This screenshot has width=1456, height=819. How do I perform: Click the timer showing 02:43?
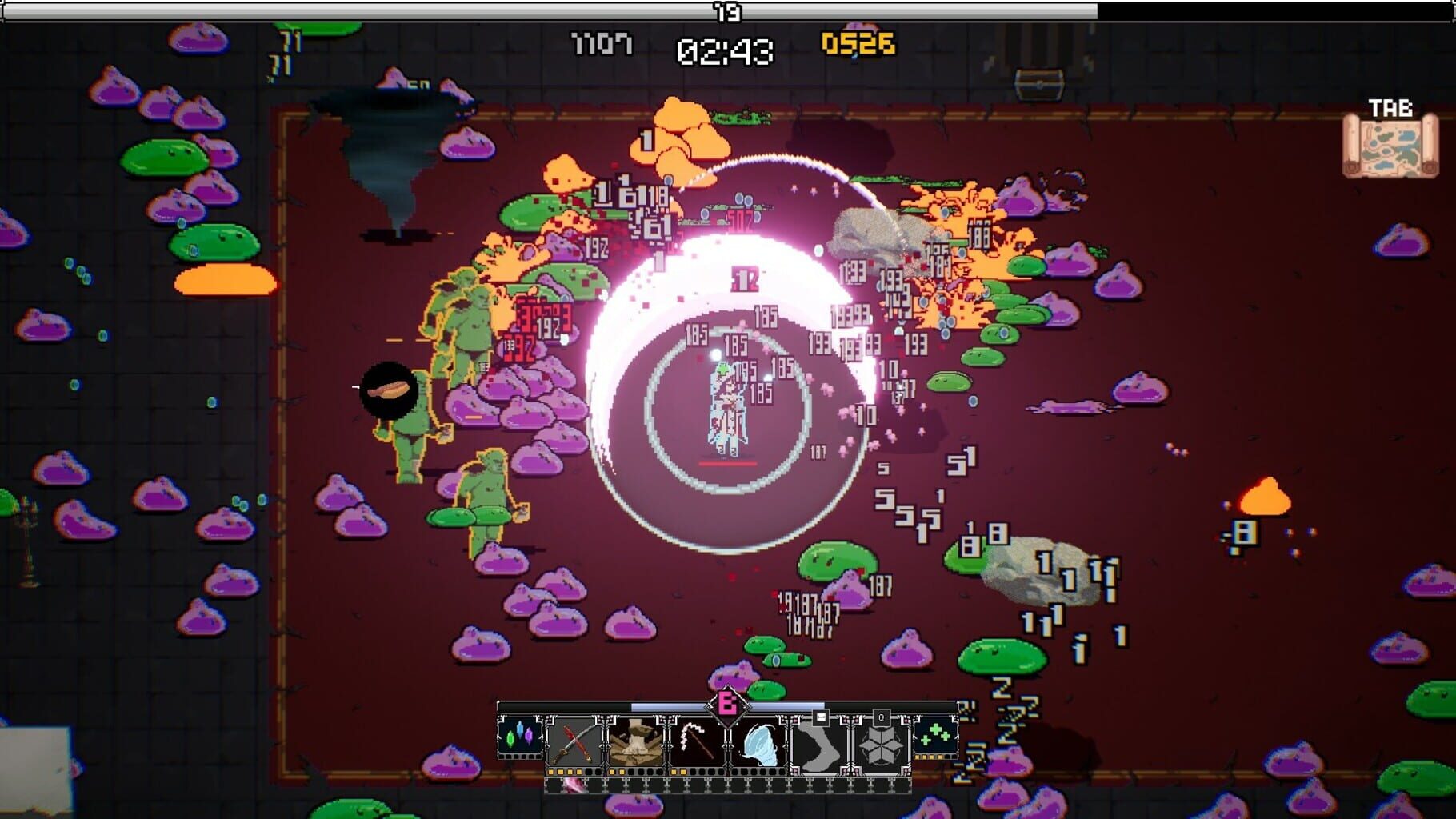[726, 50]
